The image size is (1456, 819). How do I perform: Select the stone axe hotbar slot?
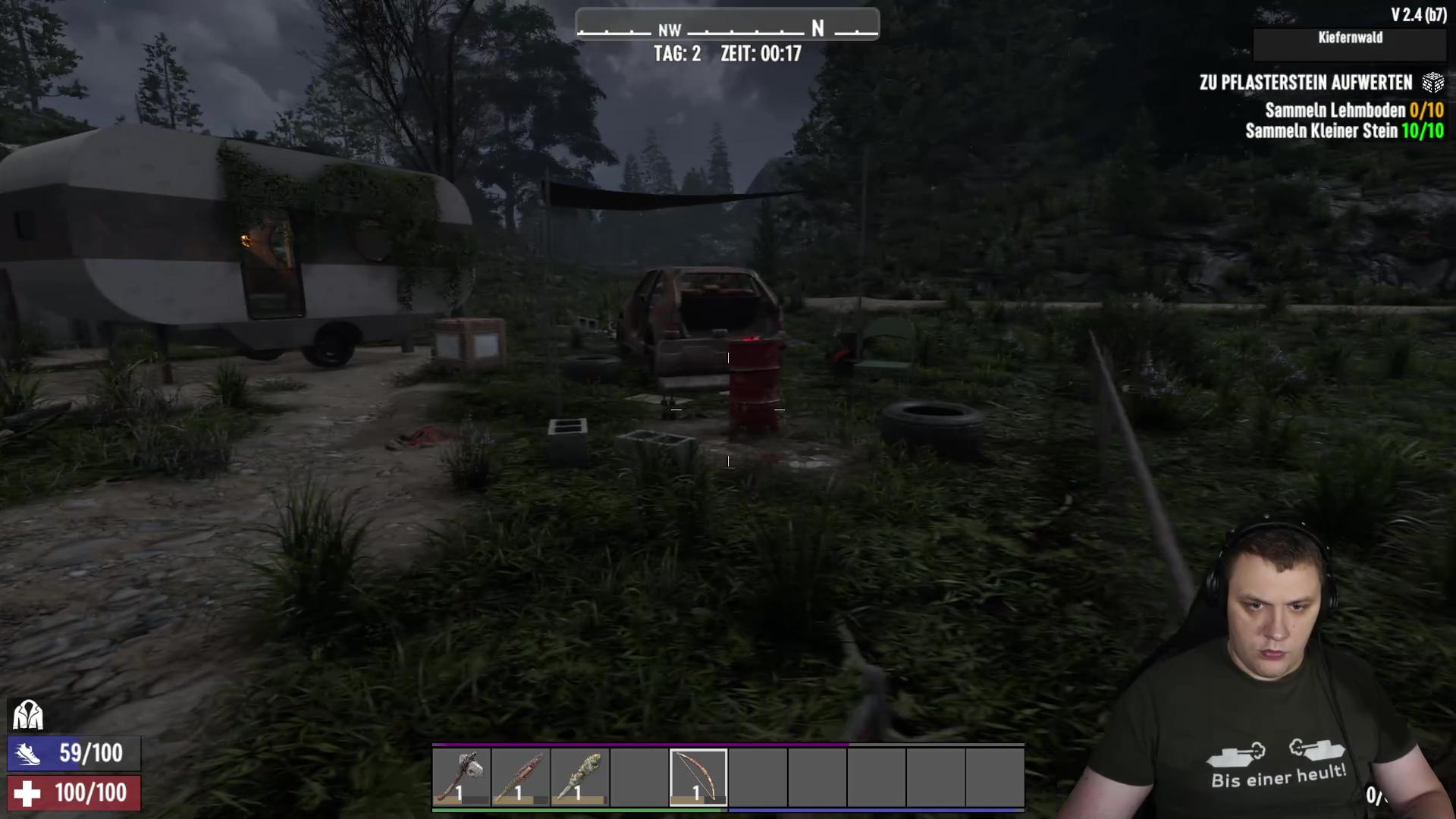tap(462, 777)
